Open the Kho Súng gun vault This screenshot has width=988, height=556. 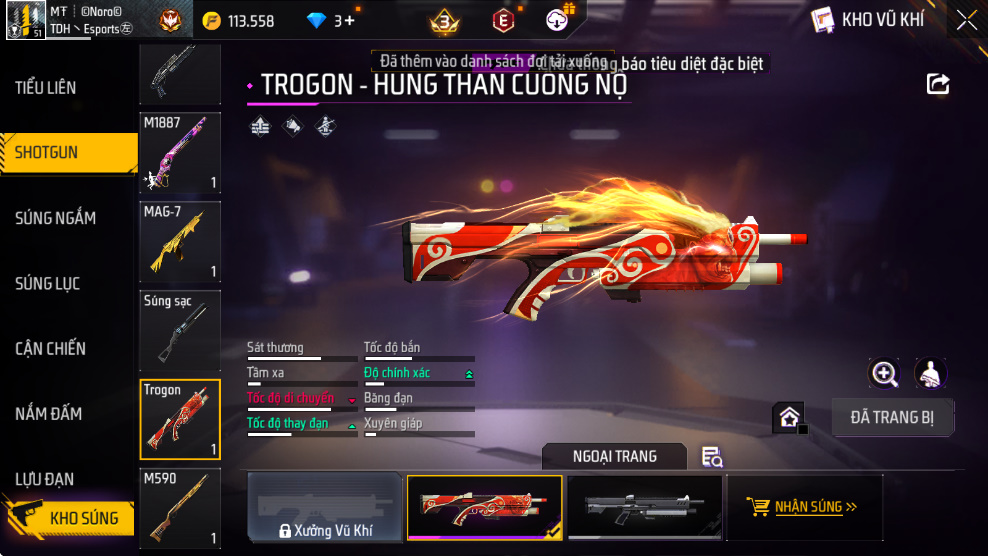(70, 518)
